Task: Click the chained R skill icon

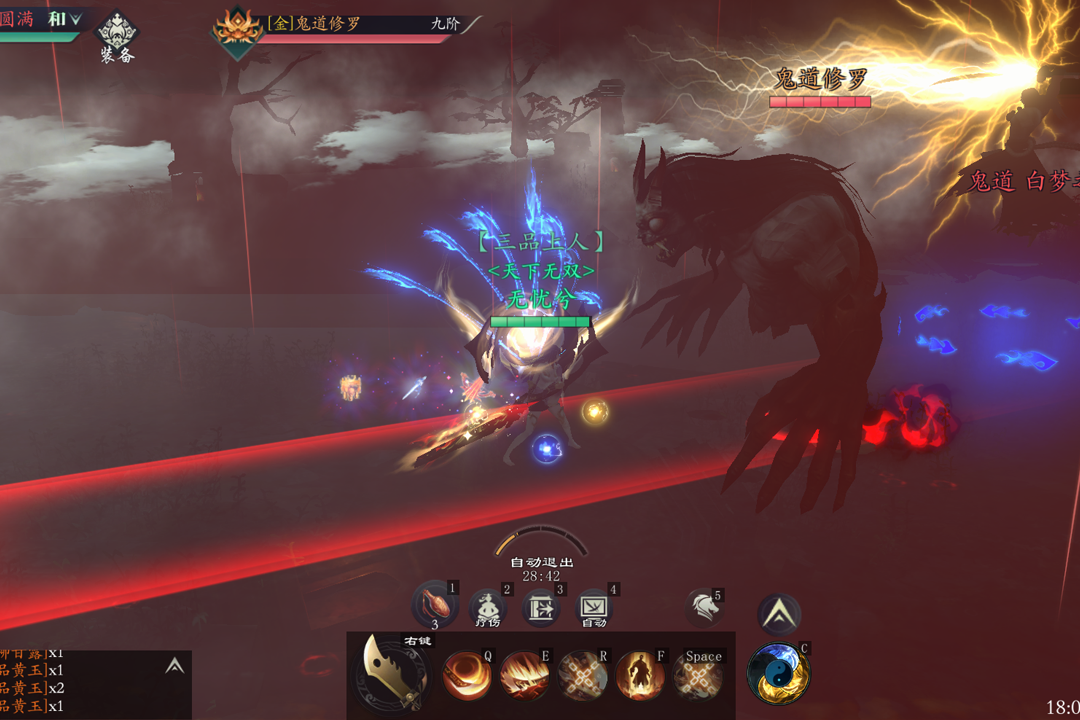Action: [x=582, y=675]
